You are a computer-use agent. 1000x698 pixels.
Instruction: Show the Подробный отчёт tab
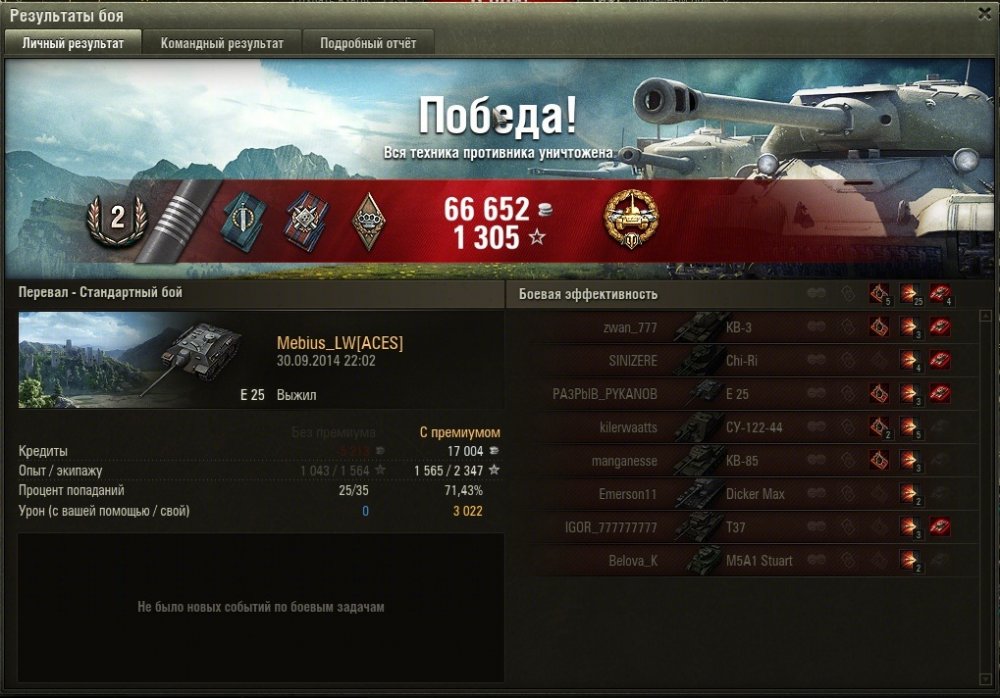pos(368,43)
